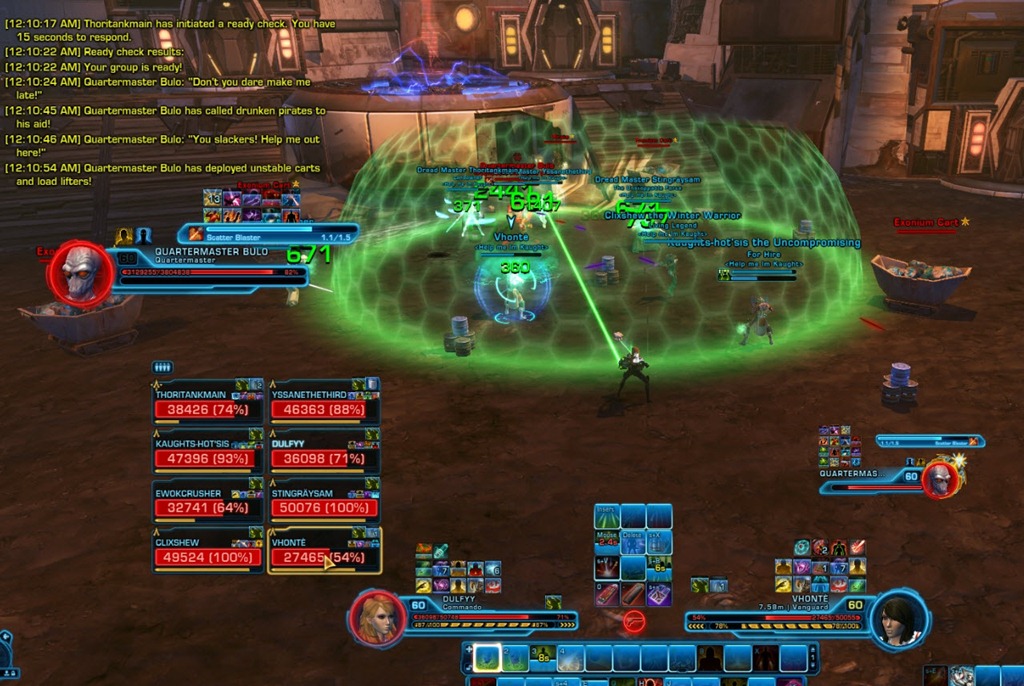This screenshot has width=1024, height=686.
Task: Select the small Quartermaster target-of-target portrait
Action: coord(940,479)
